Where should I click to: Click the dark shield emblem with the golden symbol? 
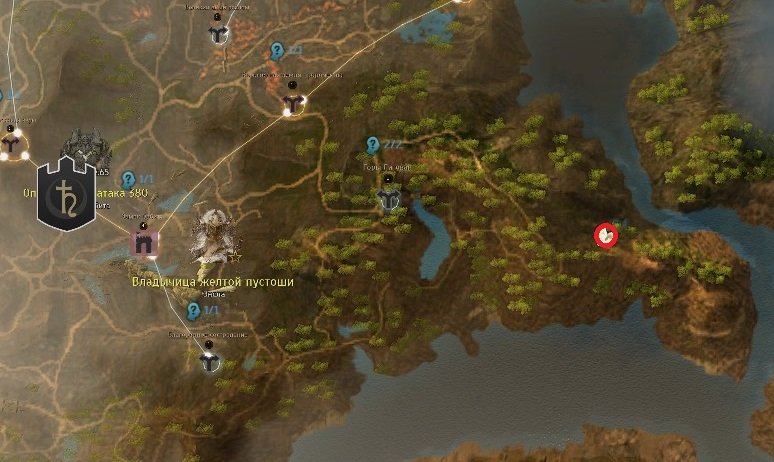(66, 193)
